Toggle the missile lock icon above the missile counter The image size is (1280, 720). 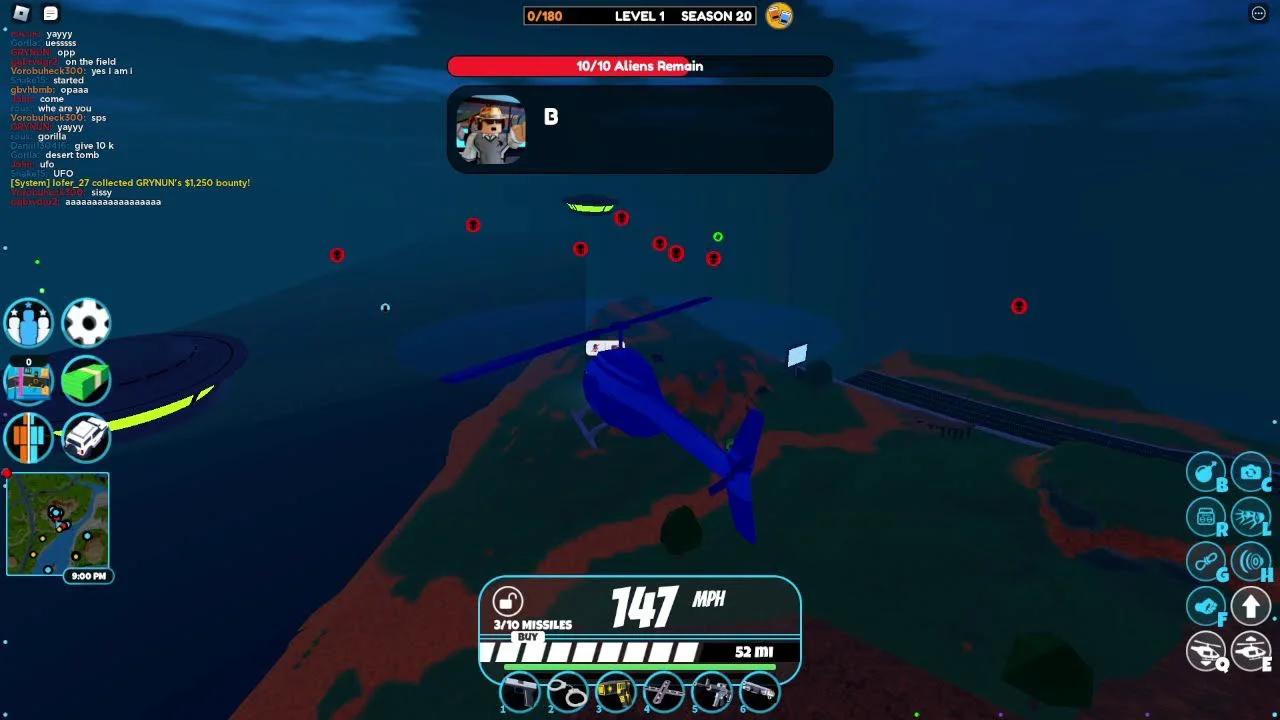[510, 599]
